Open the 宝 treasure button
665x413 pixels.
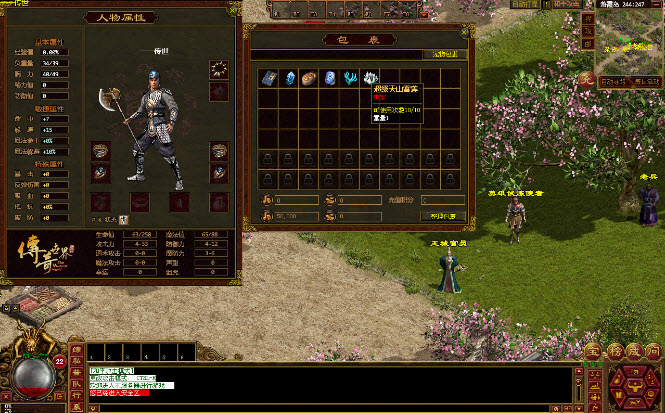coord(593,351)
